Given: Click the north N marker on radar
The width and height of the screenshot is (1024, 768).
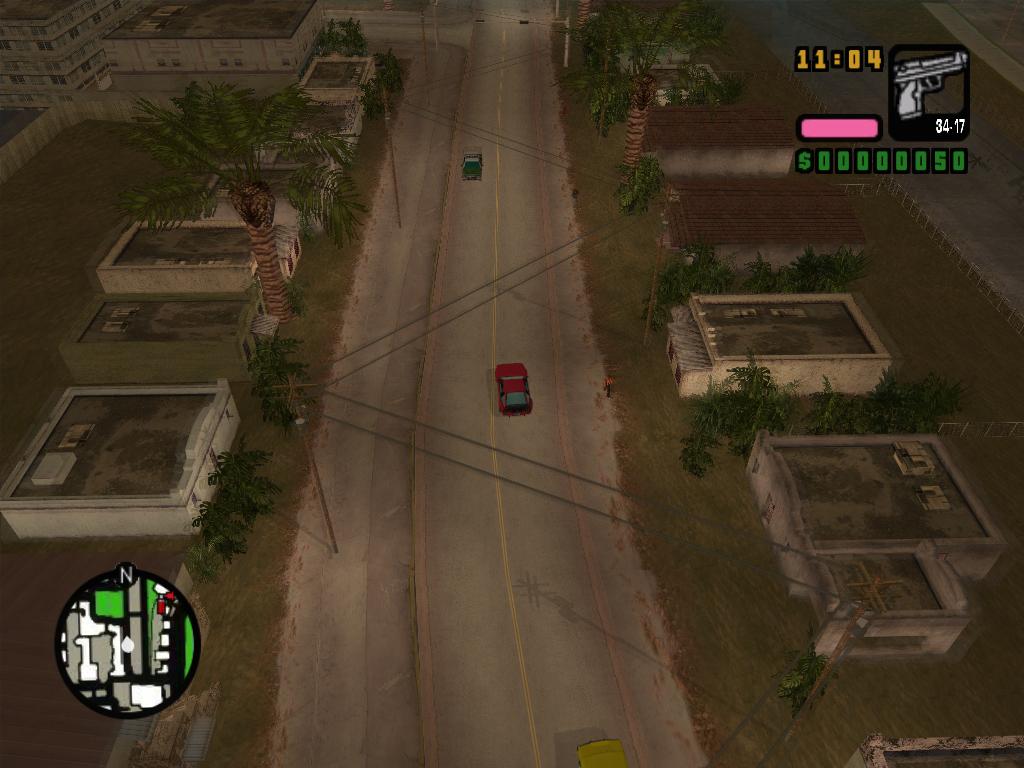Looking at the screenshot, I should [x=126, y=574].
